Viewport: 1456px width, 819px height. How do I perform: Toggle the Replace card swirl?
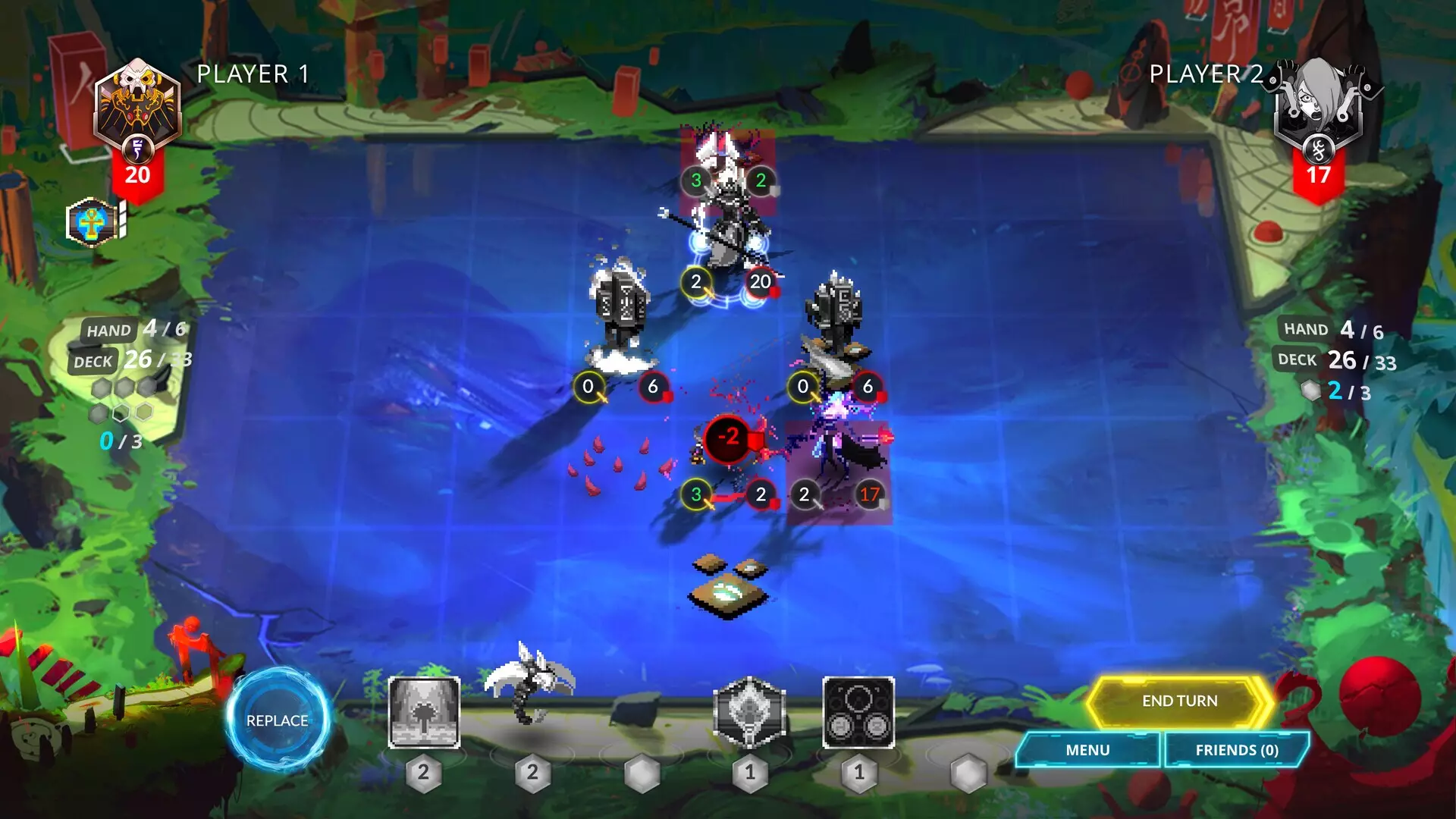[278, 720]
